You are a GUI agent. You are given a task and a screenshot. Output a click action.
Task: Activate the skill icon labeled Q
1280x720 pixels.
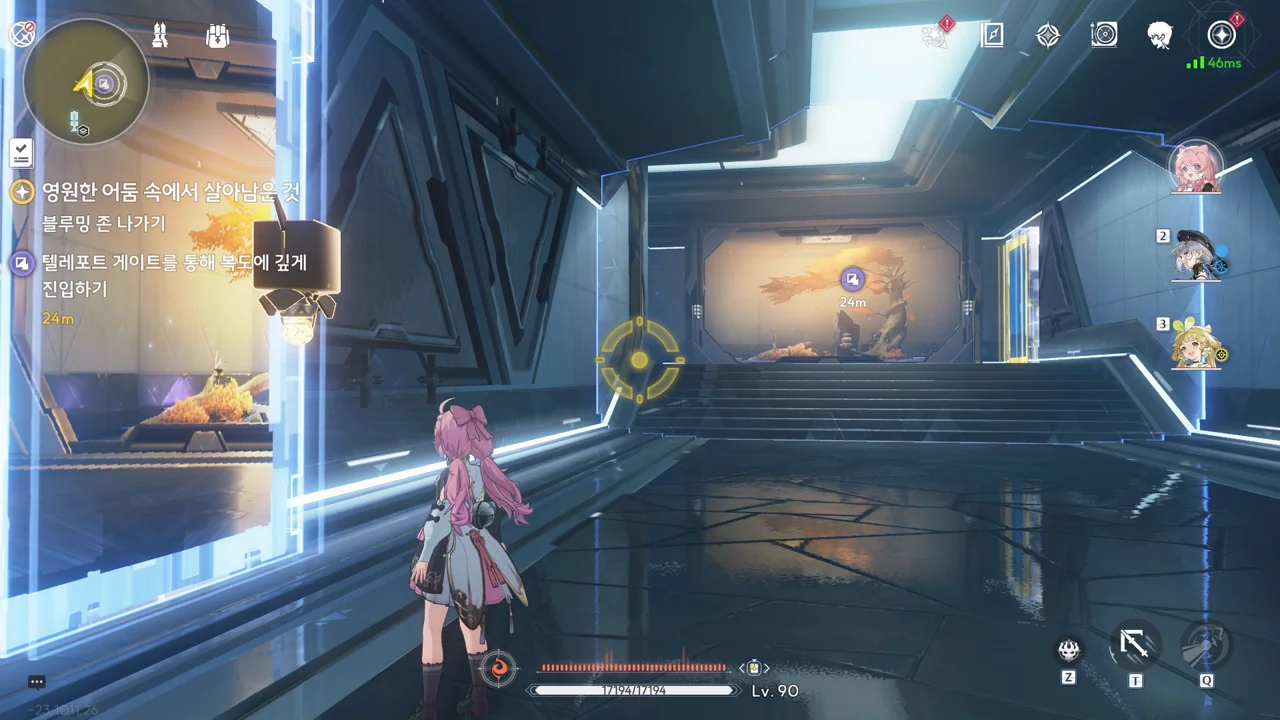(x=1206, y=645)
